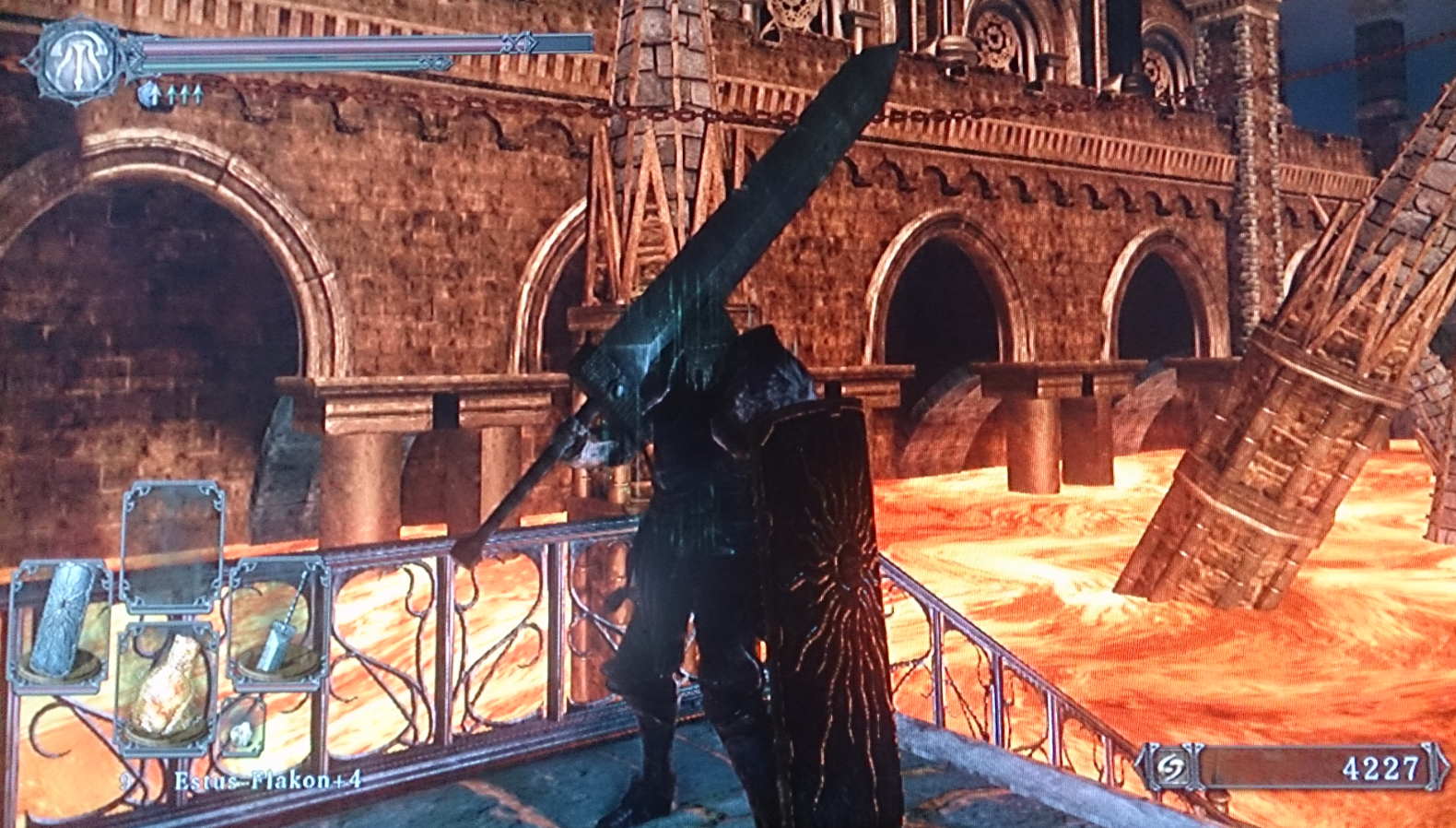
Task: Click the empty spell slot frame
Action: (173, 546)
